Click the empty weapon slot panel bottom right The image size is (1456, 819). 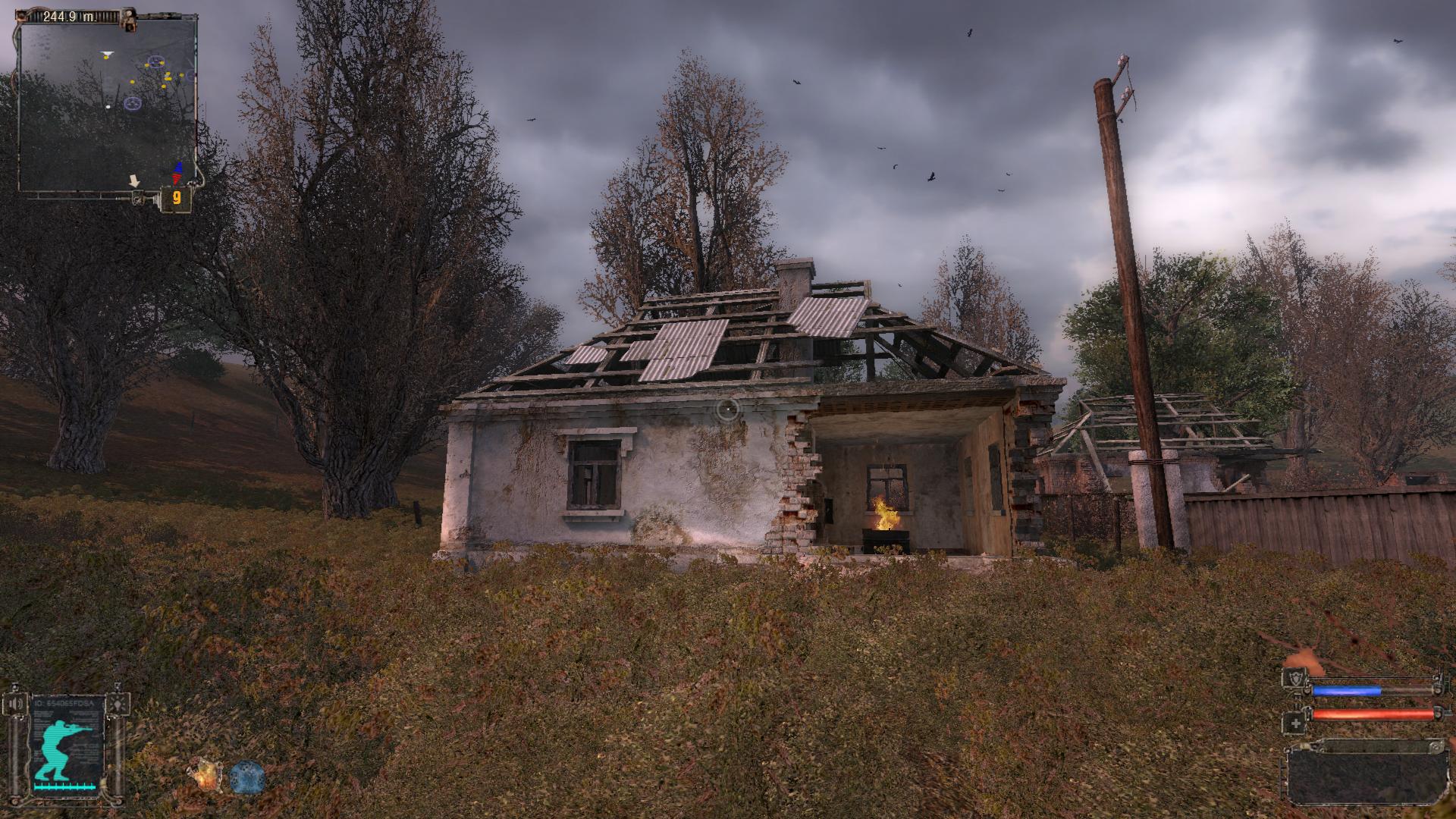[1366, 779]
